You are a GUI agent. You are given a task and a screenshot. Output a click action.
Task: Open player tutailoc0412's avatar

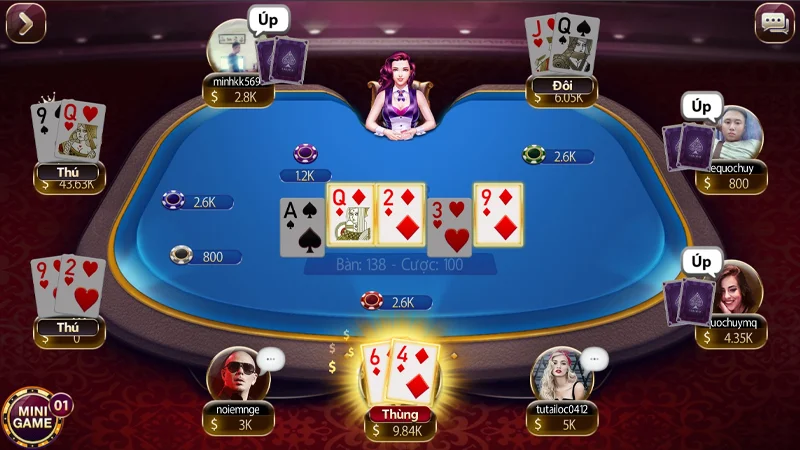click(558, 375)
